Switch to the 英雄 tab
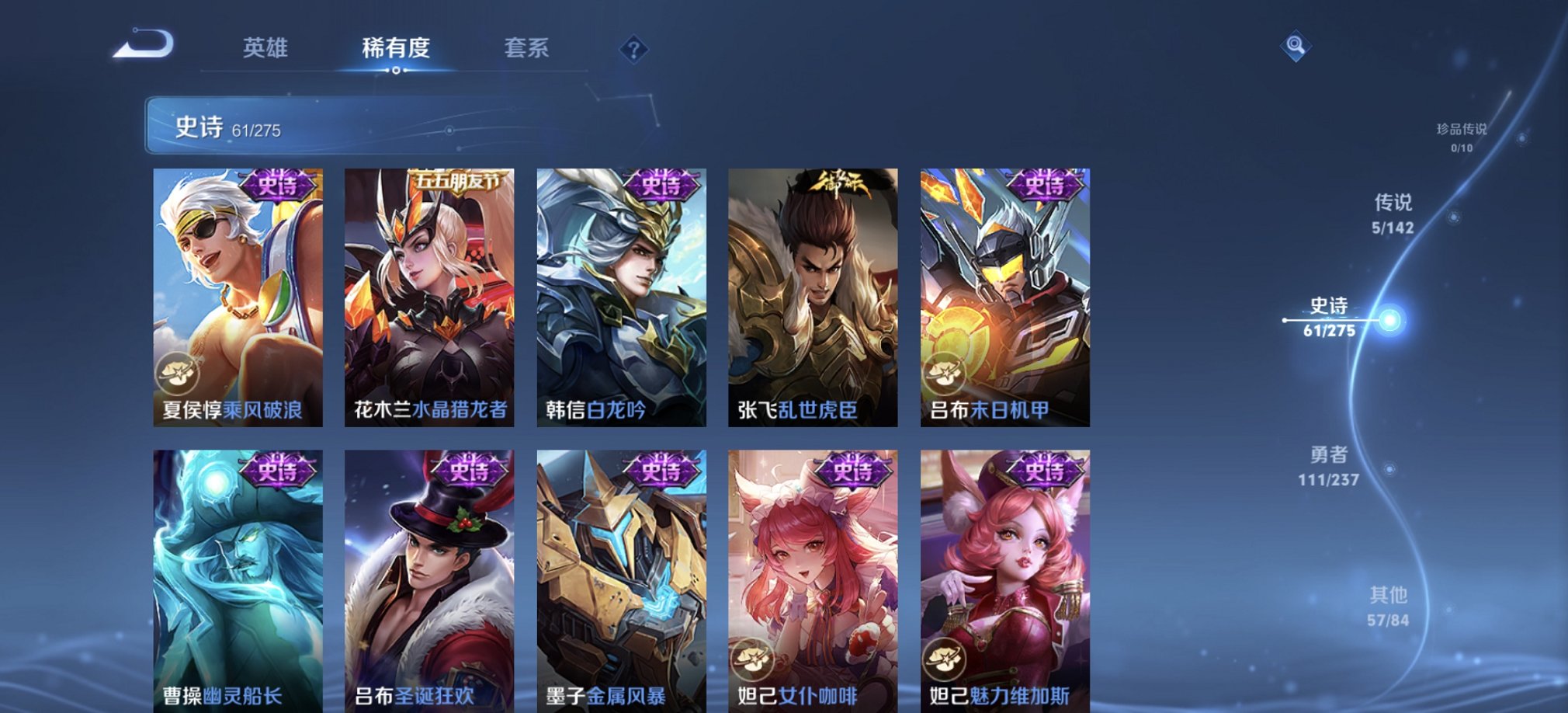 pos(264,49)
